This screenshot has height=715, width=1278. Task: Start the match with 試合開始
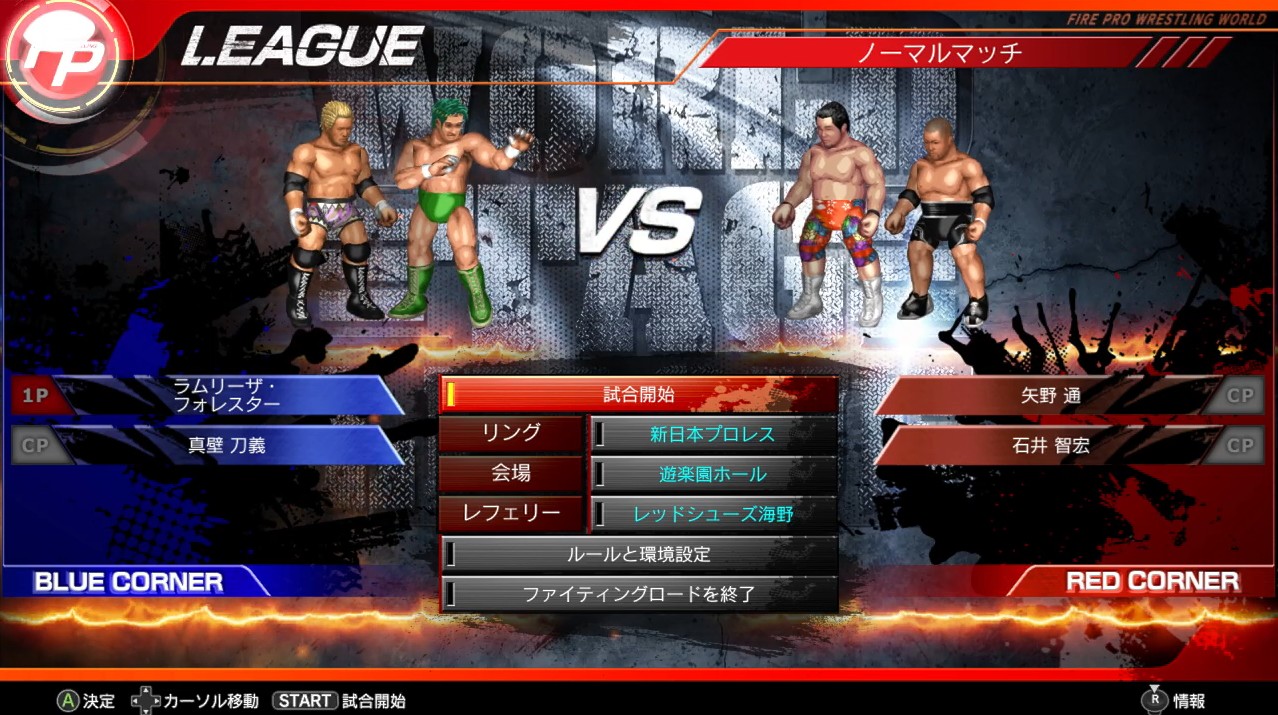(638, 395)
